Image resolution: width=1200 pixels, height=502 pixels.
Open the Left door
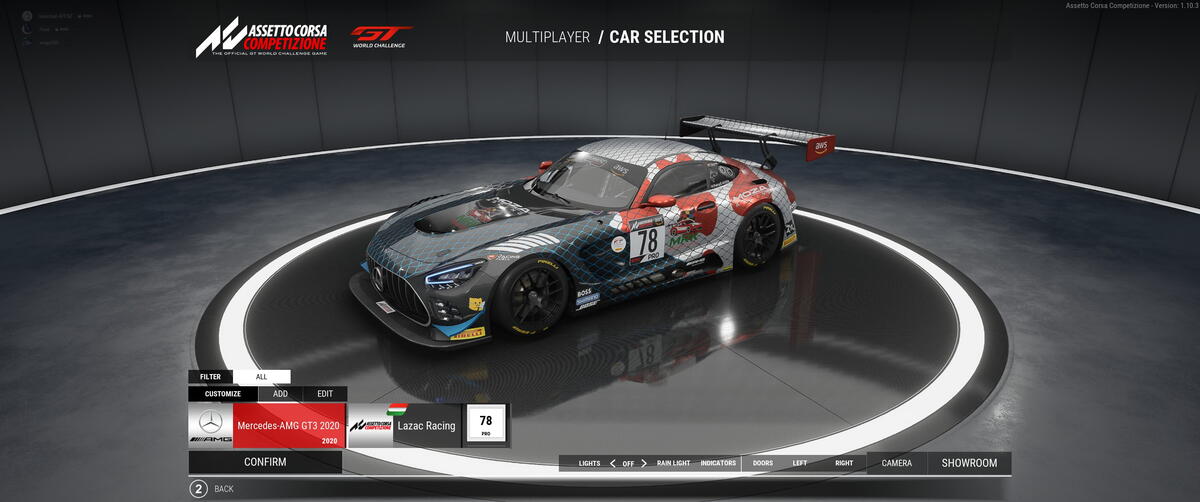800,463
